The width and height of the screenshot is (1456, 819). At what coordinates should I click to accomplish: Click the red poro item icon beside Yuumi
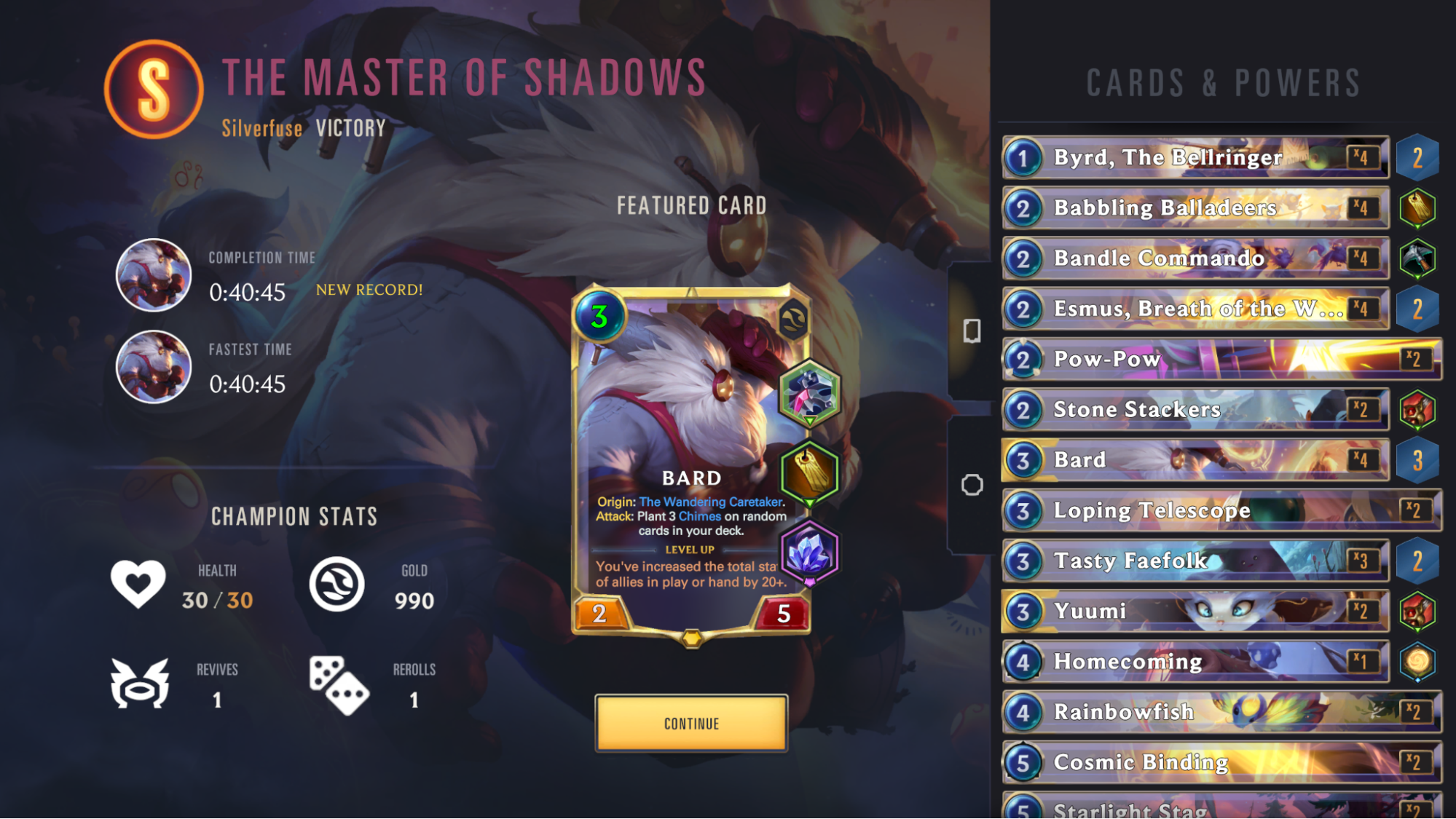[1419, 611]
